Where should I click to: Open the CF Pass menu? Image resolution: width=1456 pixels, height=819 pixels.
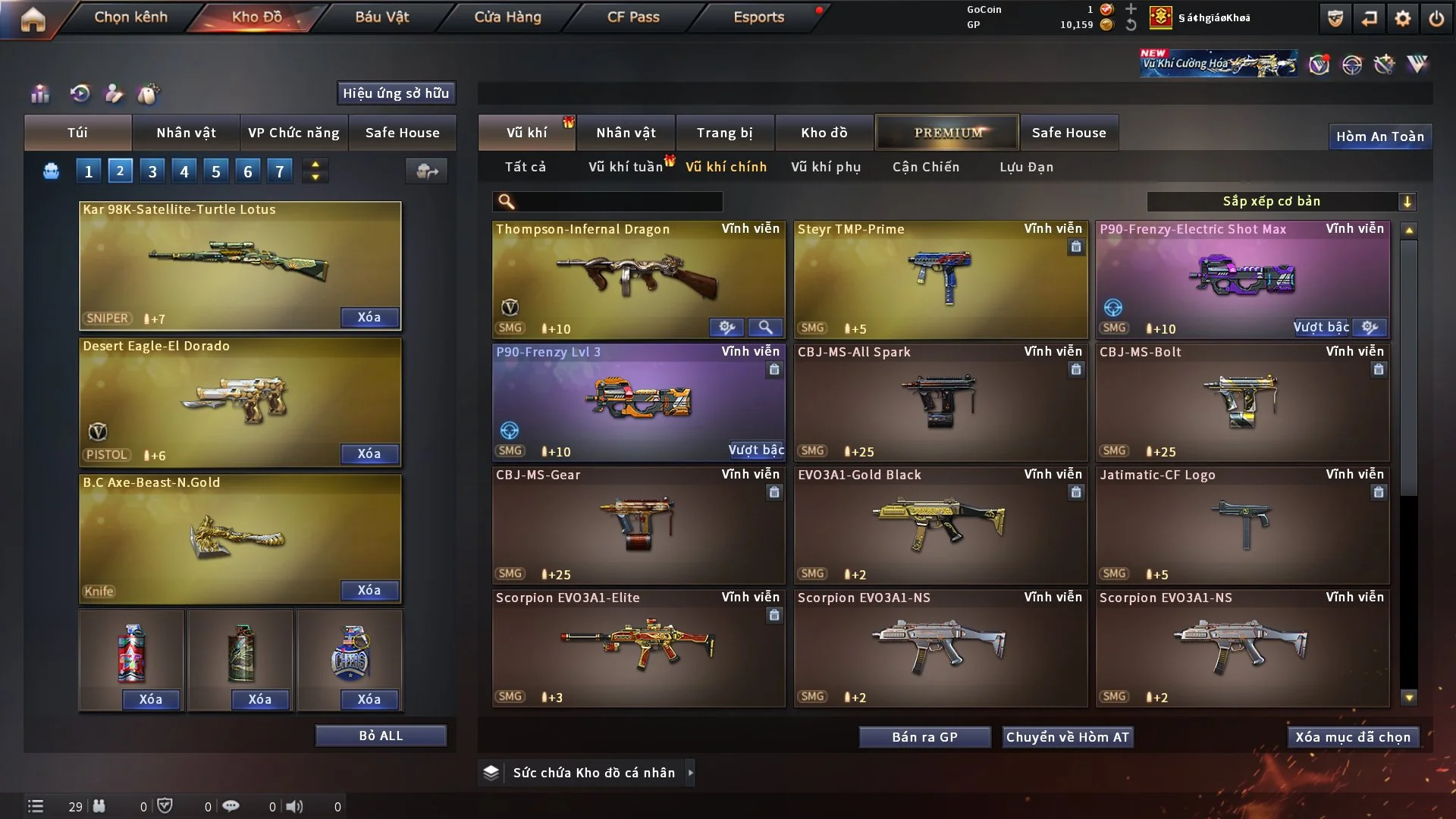click(633, 17)
